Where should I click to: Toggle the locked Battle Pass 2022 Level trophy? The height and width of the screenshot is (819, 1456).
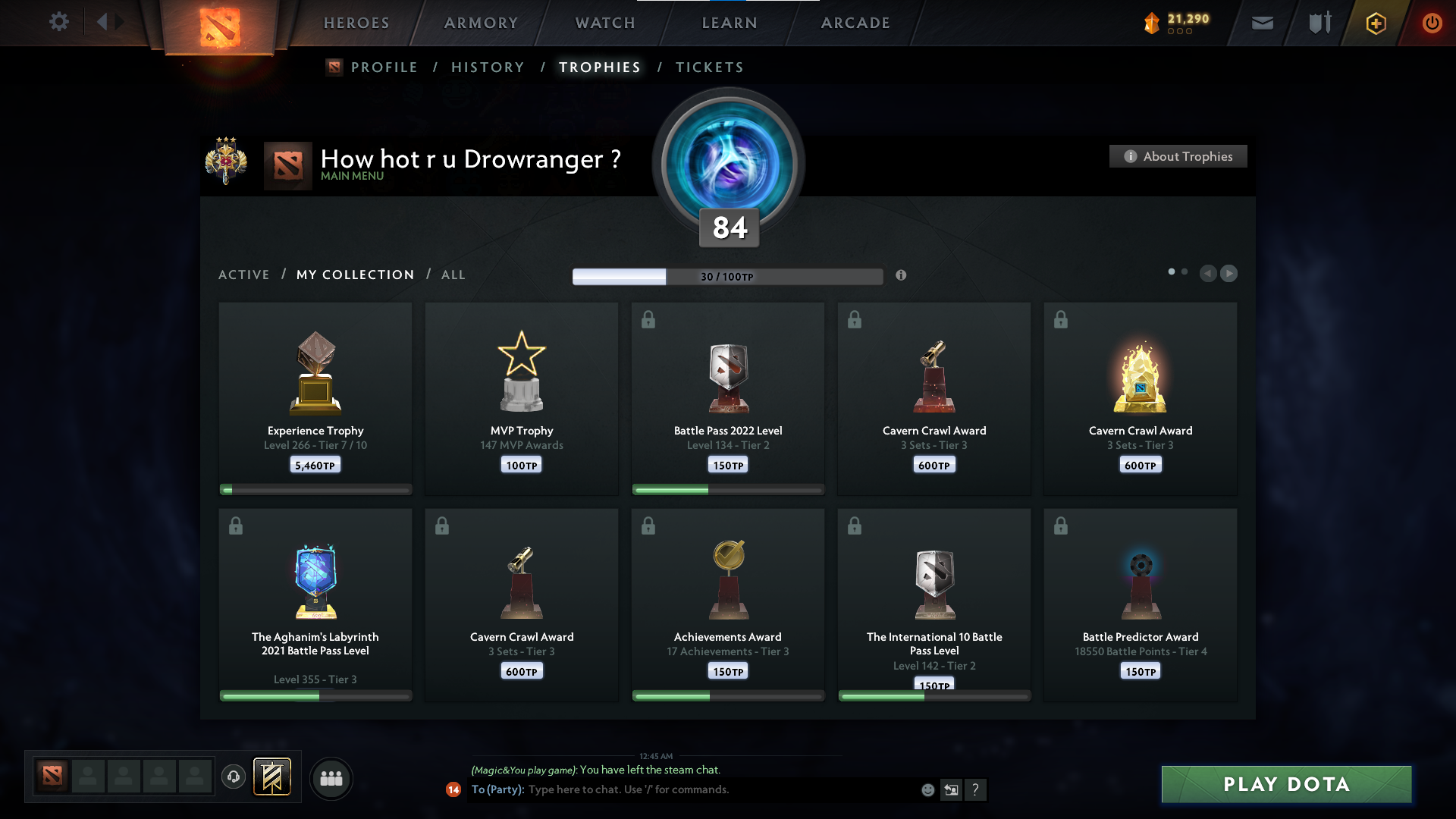[x=649, y=320]
